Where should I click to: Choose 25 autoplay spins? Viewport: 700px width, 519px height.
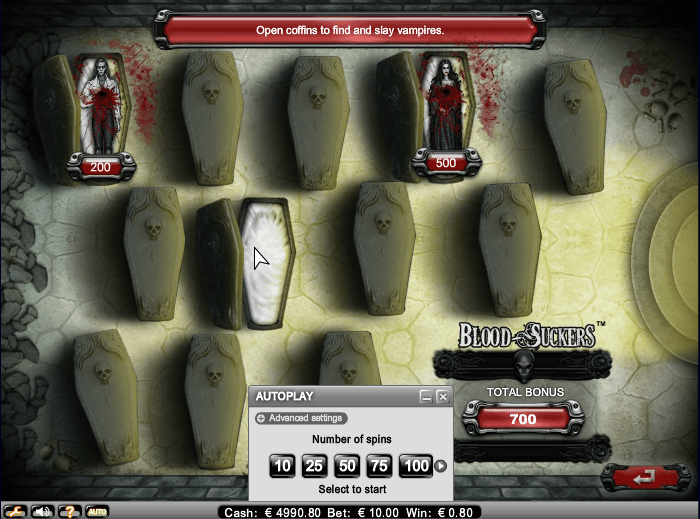(314, 466)
